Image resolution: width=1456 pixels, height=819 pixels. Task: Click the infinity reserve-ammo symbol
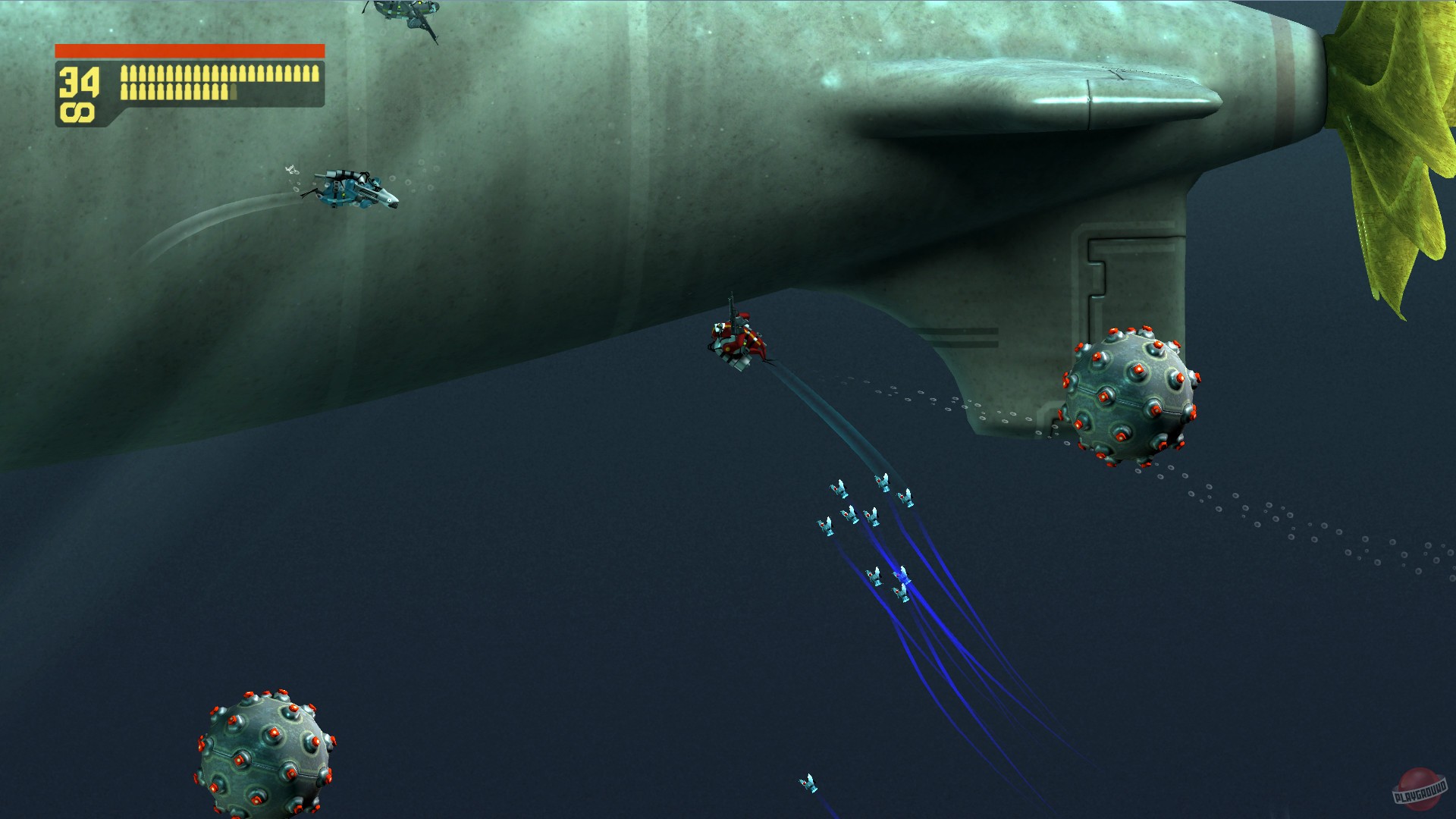pyautogui.click(x=76, y=111)
